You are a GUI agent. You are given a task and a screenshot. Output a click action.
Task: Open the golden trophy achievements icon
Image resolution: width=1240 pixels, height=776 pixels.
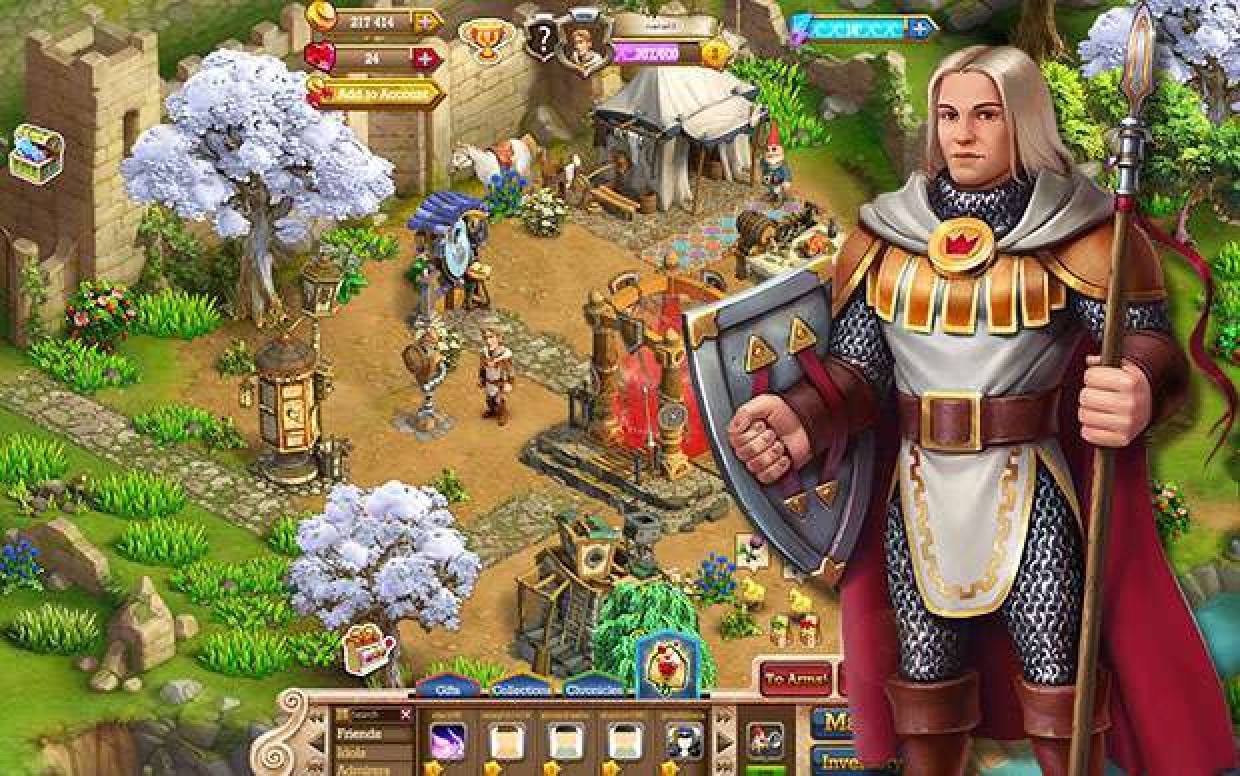(482, 39)
